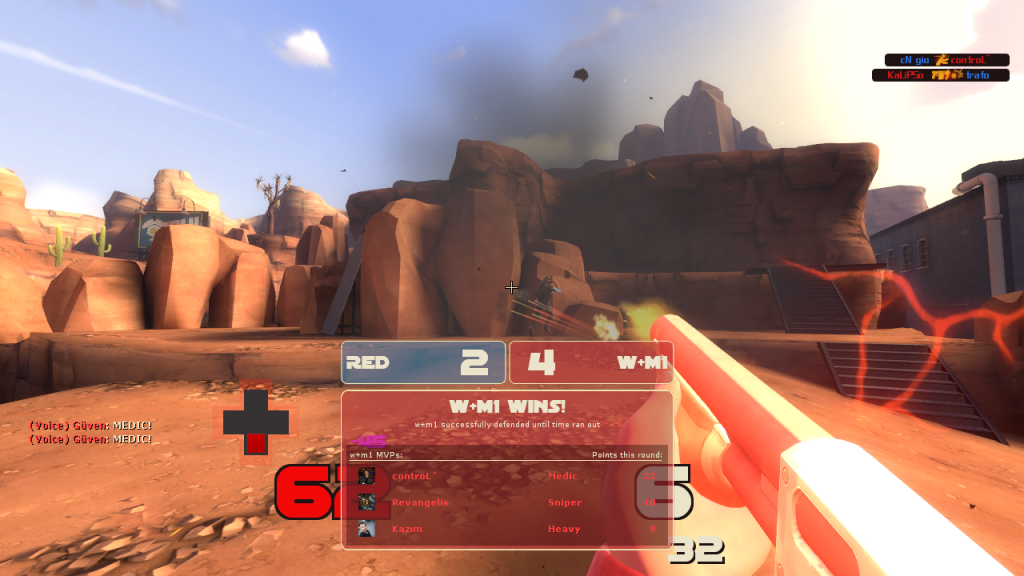Click controL's avatar thumbnail
Viewport: 1024px width, 576px height.
pos(367,476)
